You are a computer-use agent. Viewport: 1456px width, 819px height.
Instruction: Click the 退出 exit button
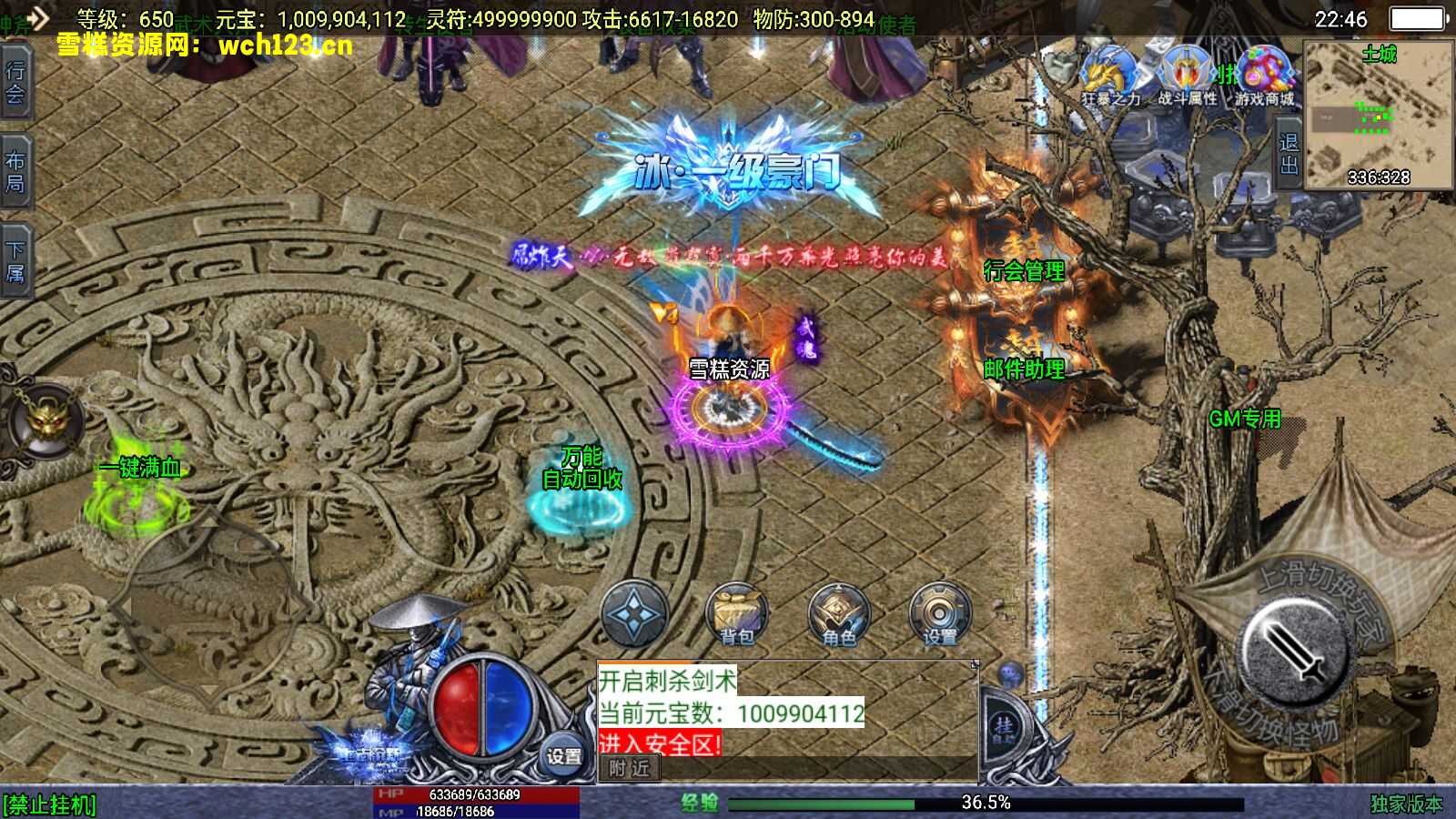pyautogui.click(x=1289, y=154)
